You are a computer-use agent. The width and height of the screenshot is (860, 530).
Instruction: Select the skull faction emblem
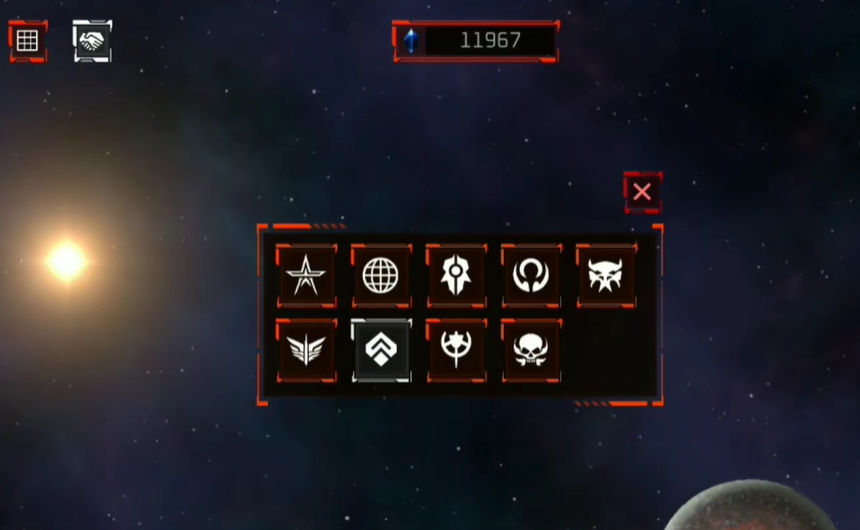click(531, 350)
